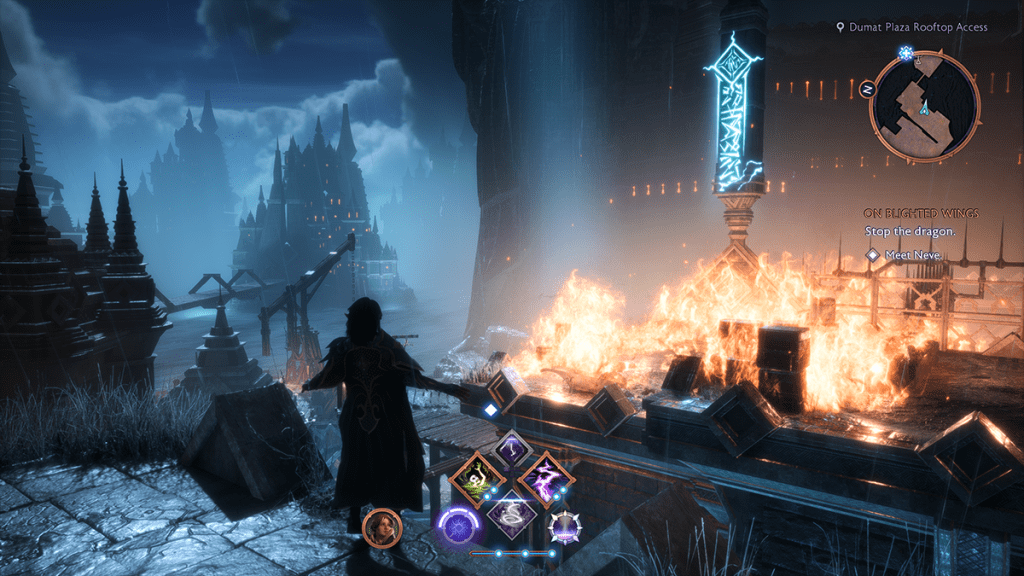Select the minimap north compass indicator
Viewport: 1024px width, 576px height.
867,89
